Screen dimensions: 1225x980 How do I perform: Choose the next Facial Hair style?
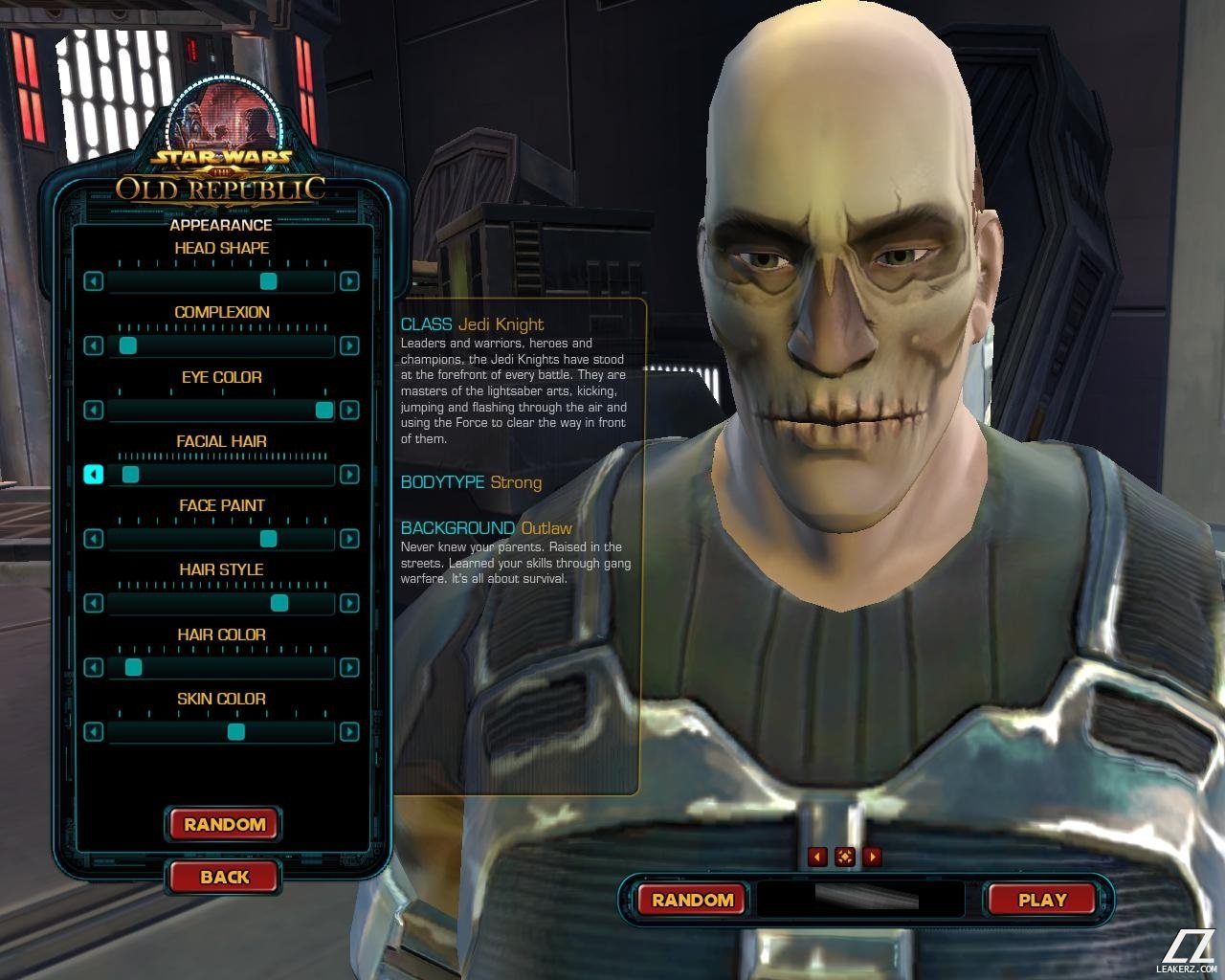click(349, 475)
